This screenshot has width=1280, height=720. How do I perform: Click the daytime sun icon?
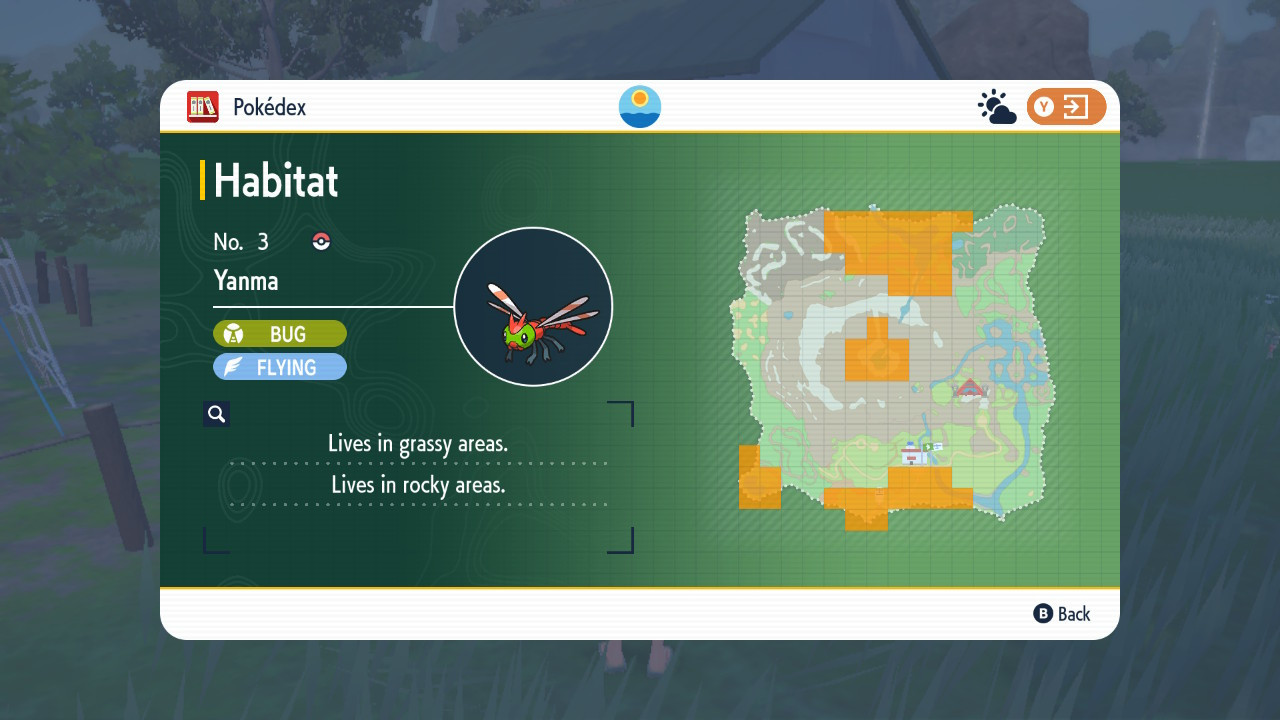coord(640,107)
